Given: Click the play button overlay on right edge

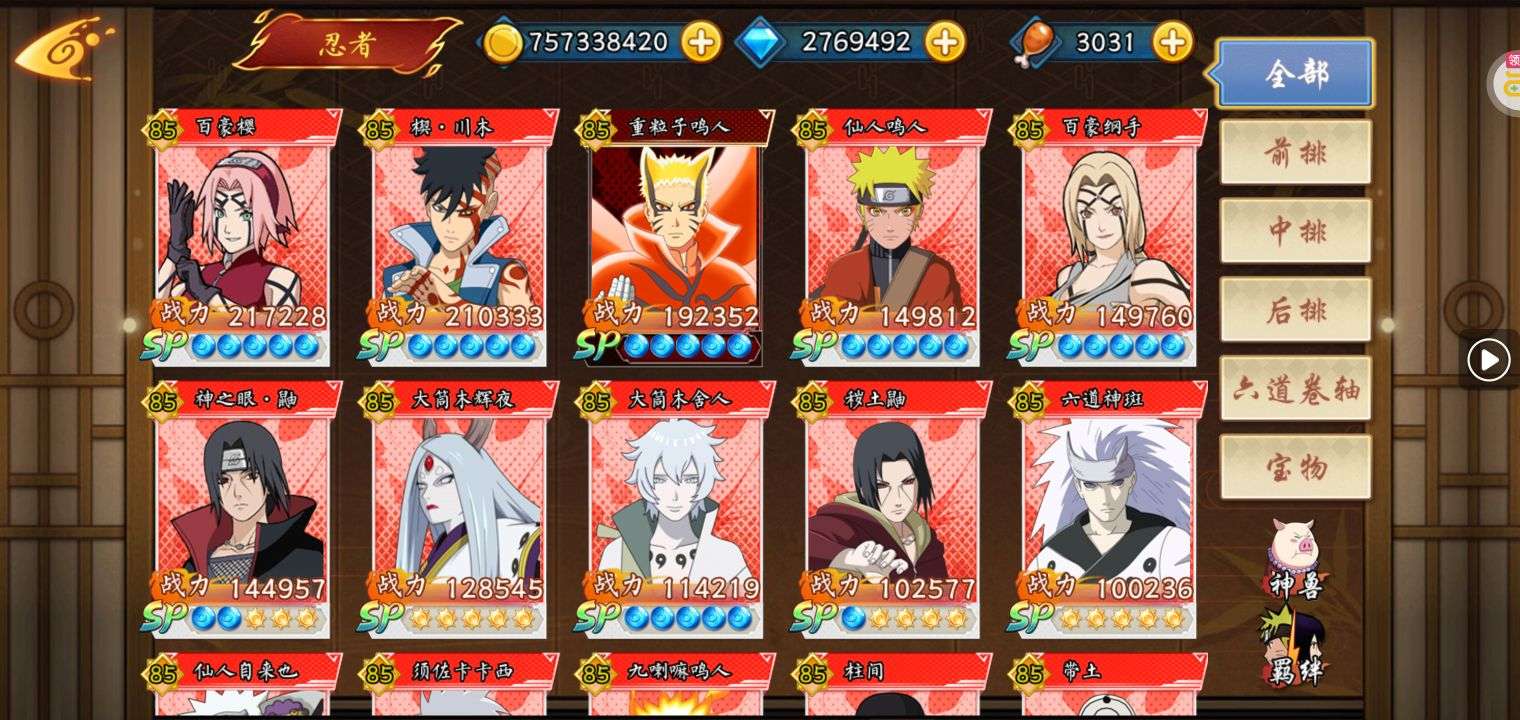Looking at the screenshot, I should 1488,360.
